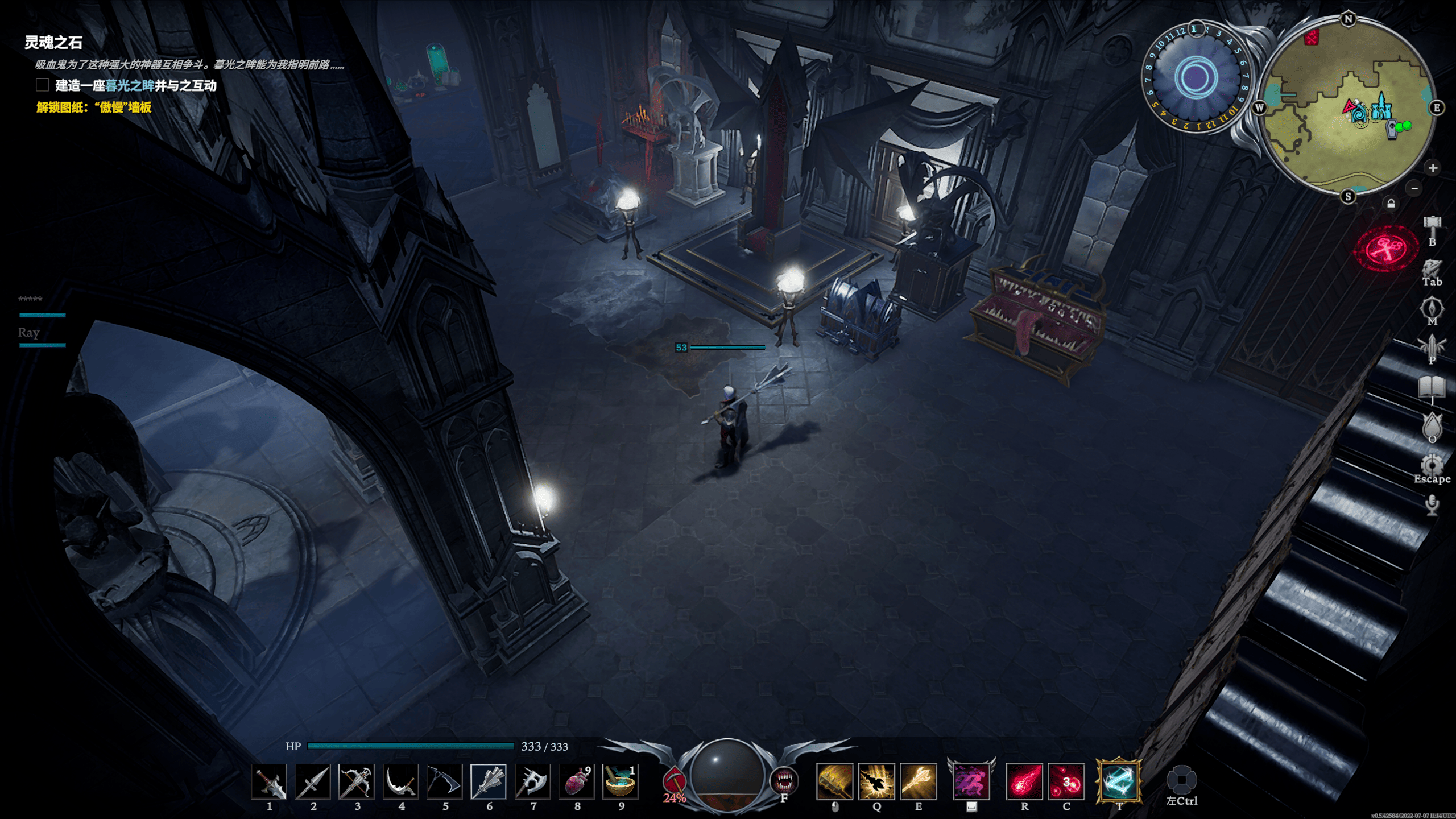Select the scythe in slot 5

point(445,781)
